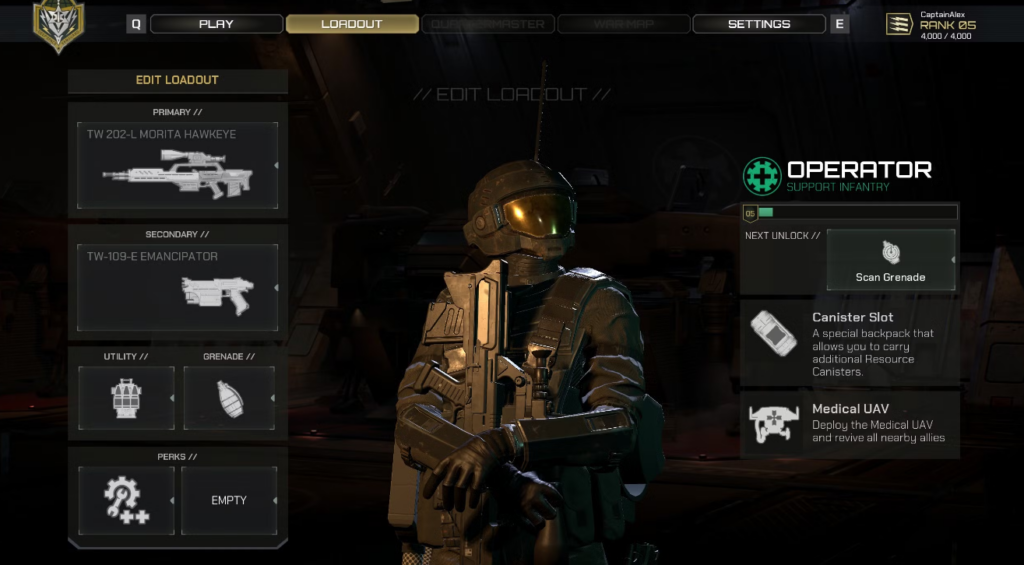This screenshot has height=565, width=1024.
Task: Select the gear perk slot
Action: point(126,500)
